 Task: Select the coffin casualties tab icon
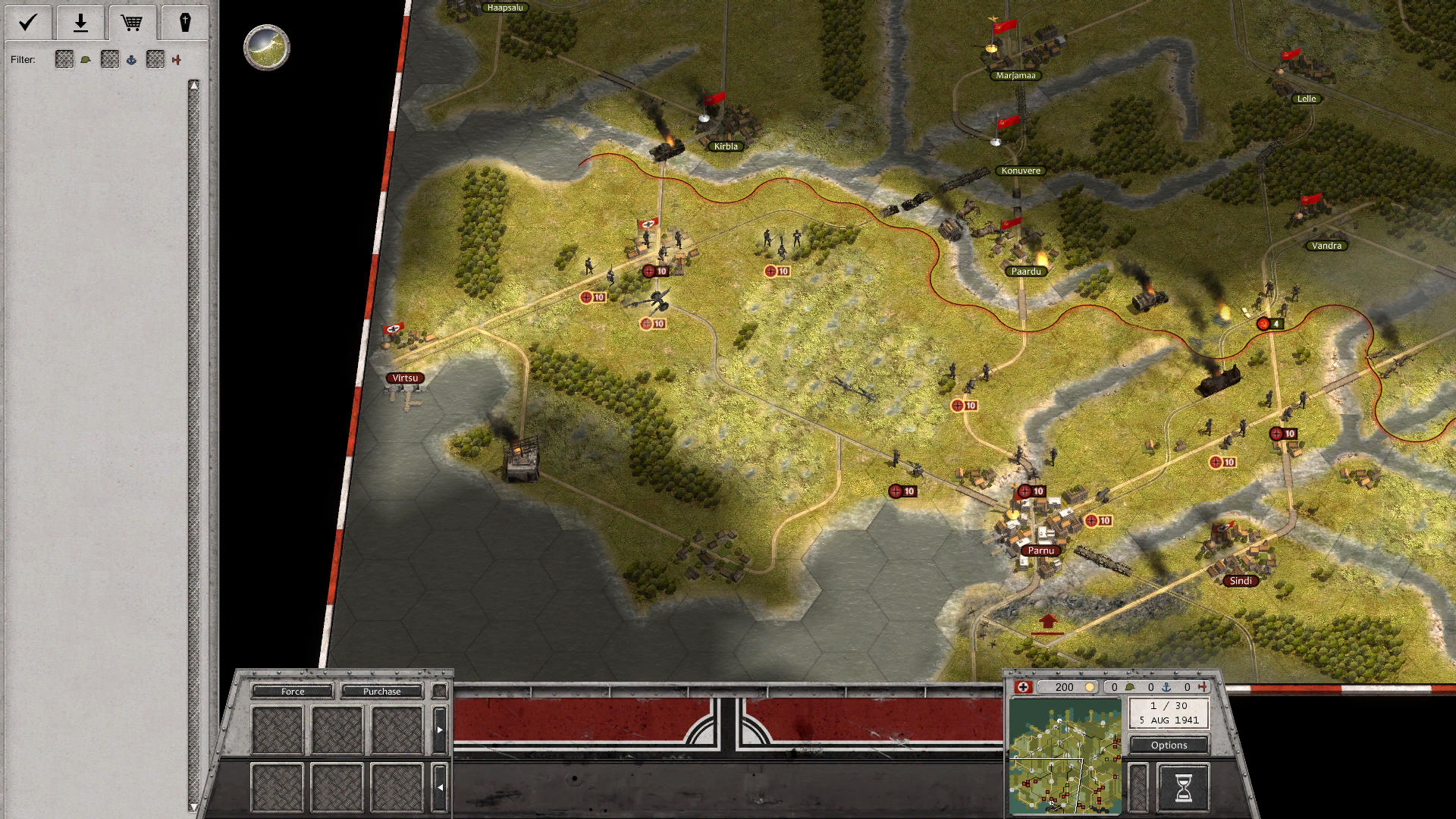coord(186,23)
